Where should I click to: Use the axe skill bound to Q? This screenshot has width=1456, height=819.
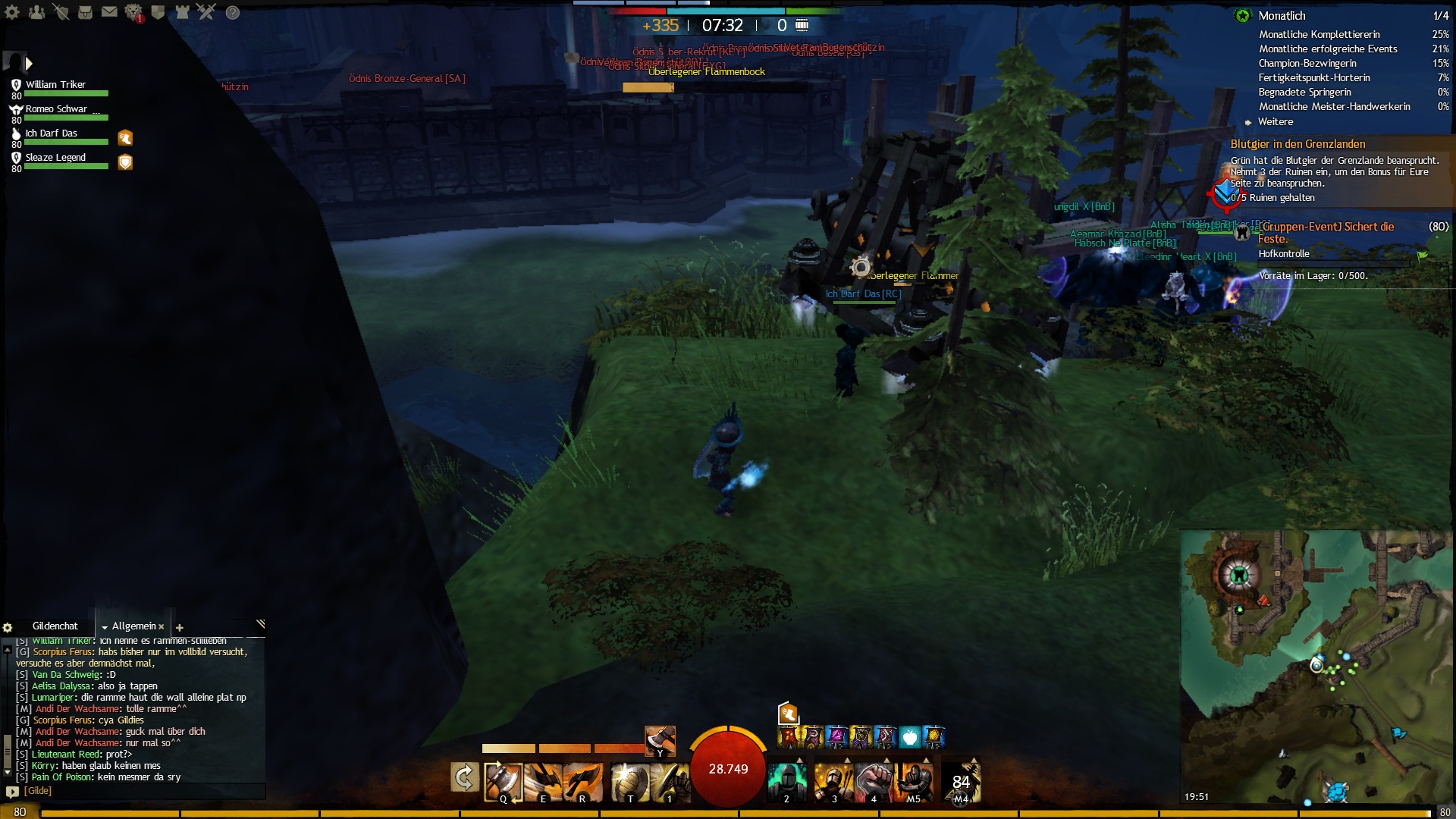(x=503, y=781)
